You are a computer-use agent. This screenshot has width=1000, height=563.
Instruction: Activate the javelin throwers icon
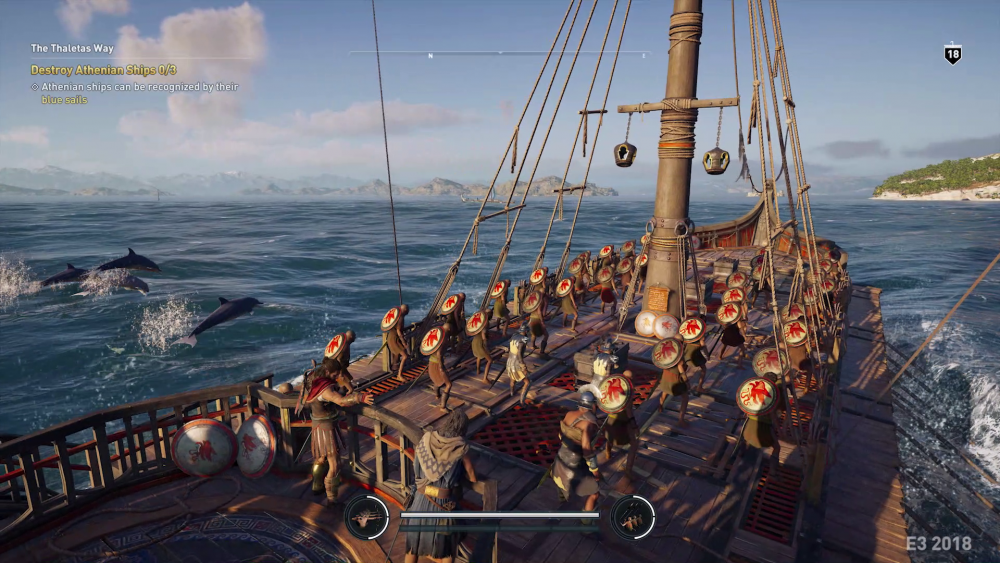(x=632, y=517)
